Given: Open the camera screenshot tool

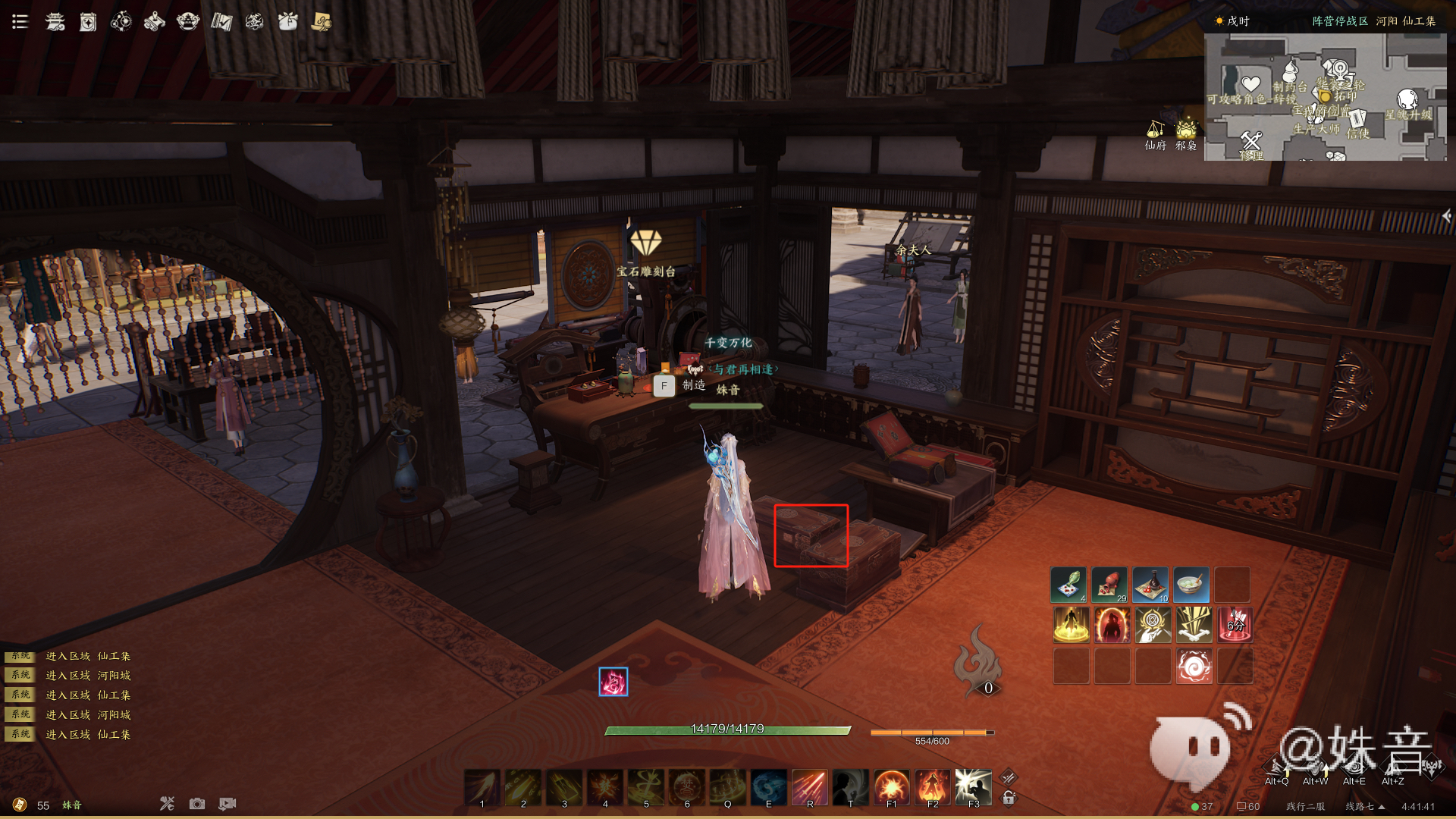Looking at the screenshot, I should pos(197,804).
